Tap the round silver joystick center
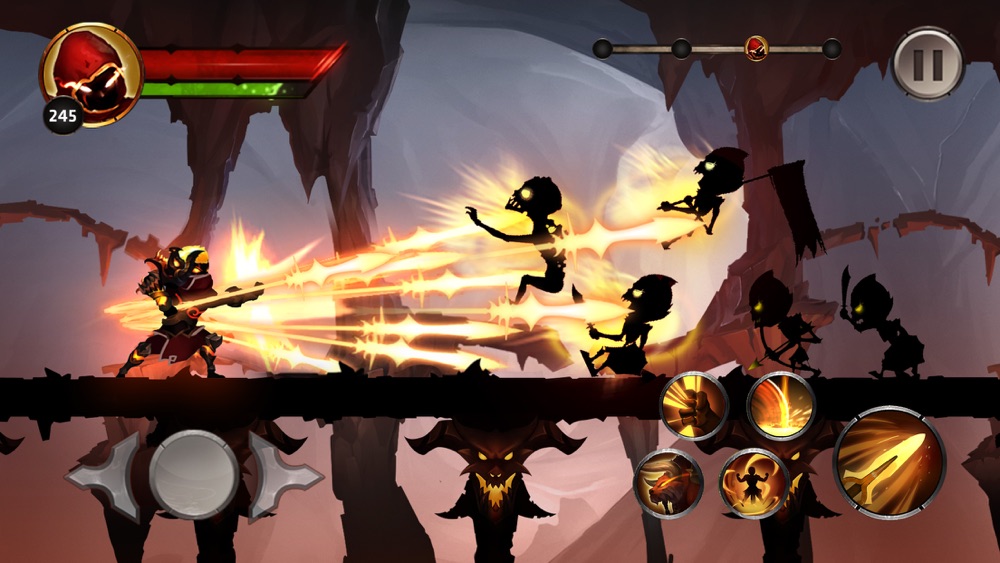The height and width of the screenshot is (563, 1000). (193, 475)
